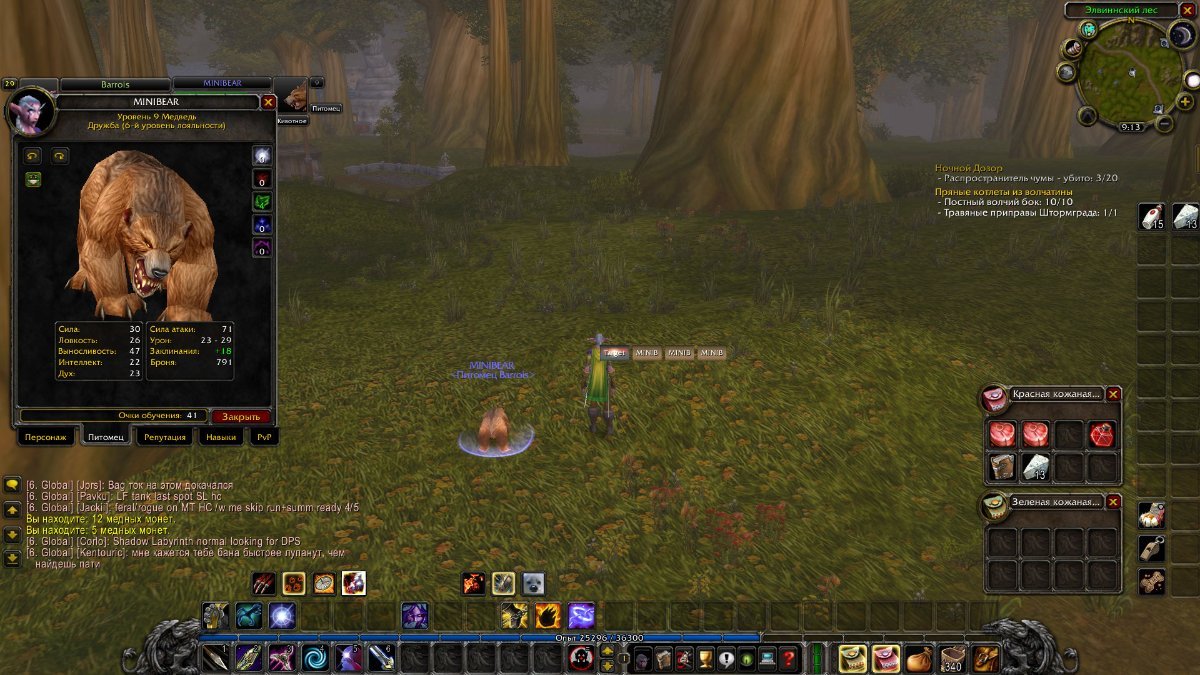
Task: Rotate the bear model right
Action: [59, 156]
